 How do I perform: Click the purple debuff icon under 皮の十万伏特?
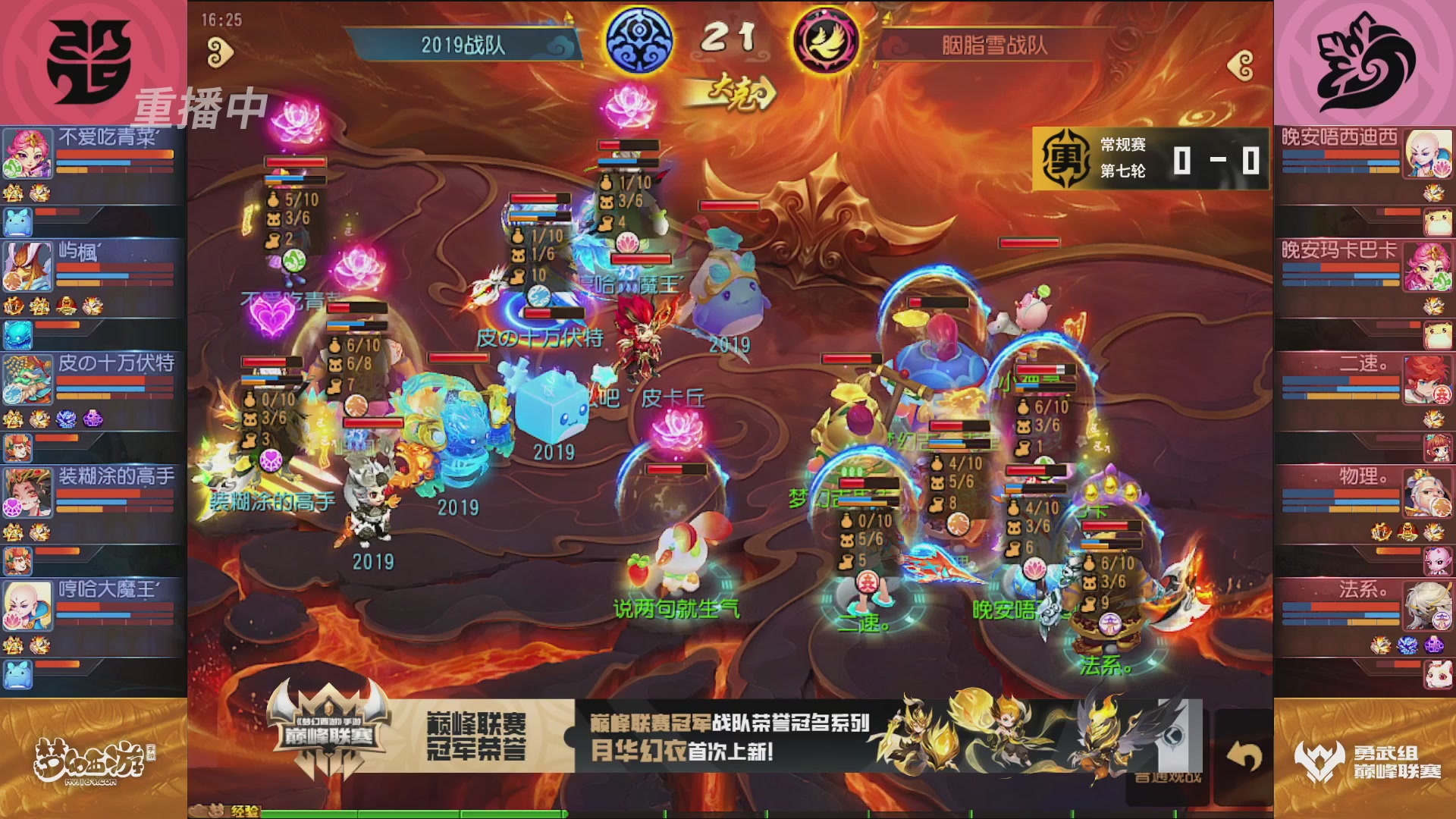pos(92,419)
